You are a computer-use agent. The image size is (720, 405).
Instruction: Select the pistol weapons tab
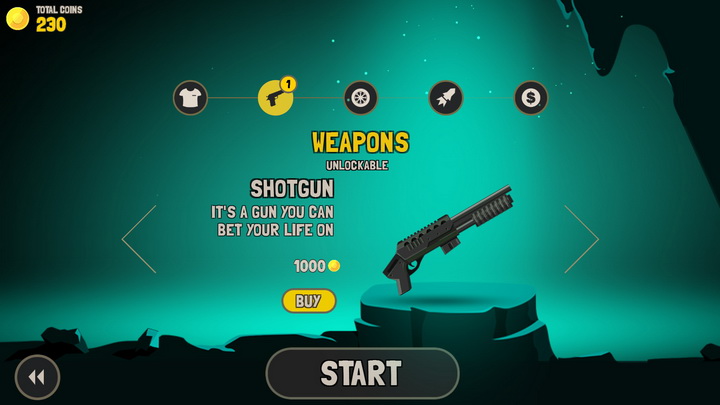(275, 98)
